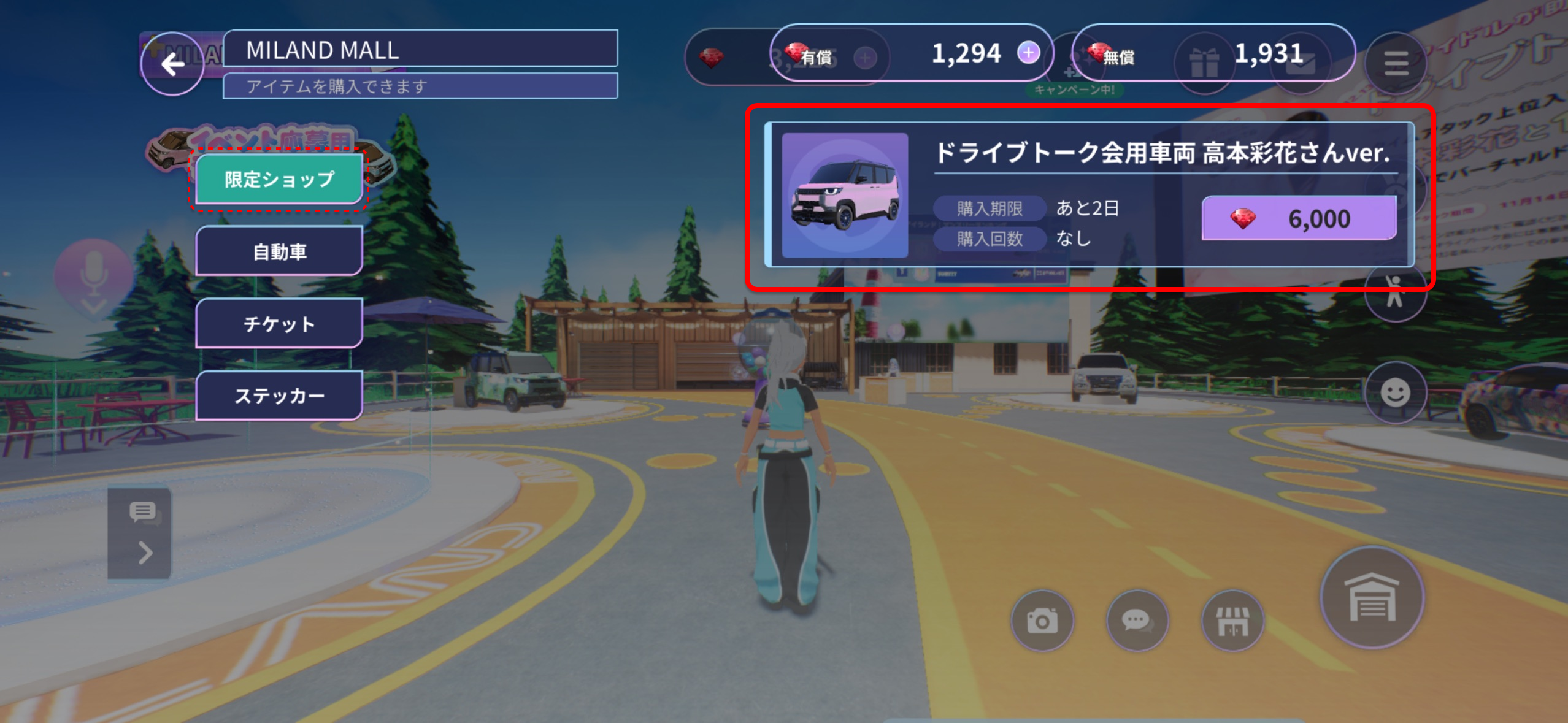Image resolution: width=1568 pixels, height=723 pixels.
Task: Select the 限定ショップ category
Action: (279, 179)
